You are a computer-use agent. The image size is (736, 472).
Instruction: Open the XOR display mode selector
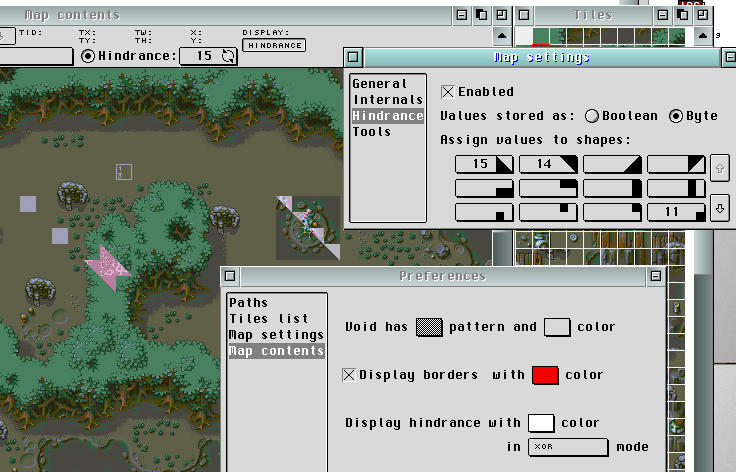point(568,447)
